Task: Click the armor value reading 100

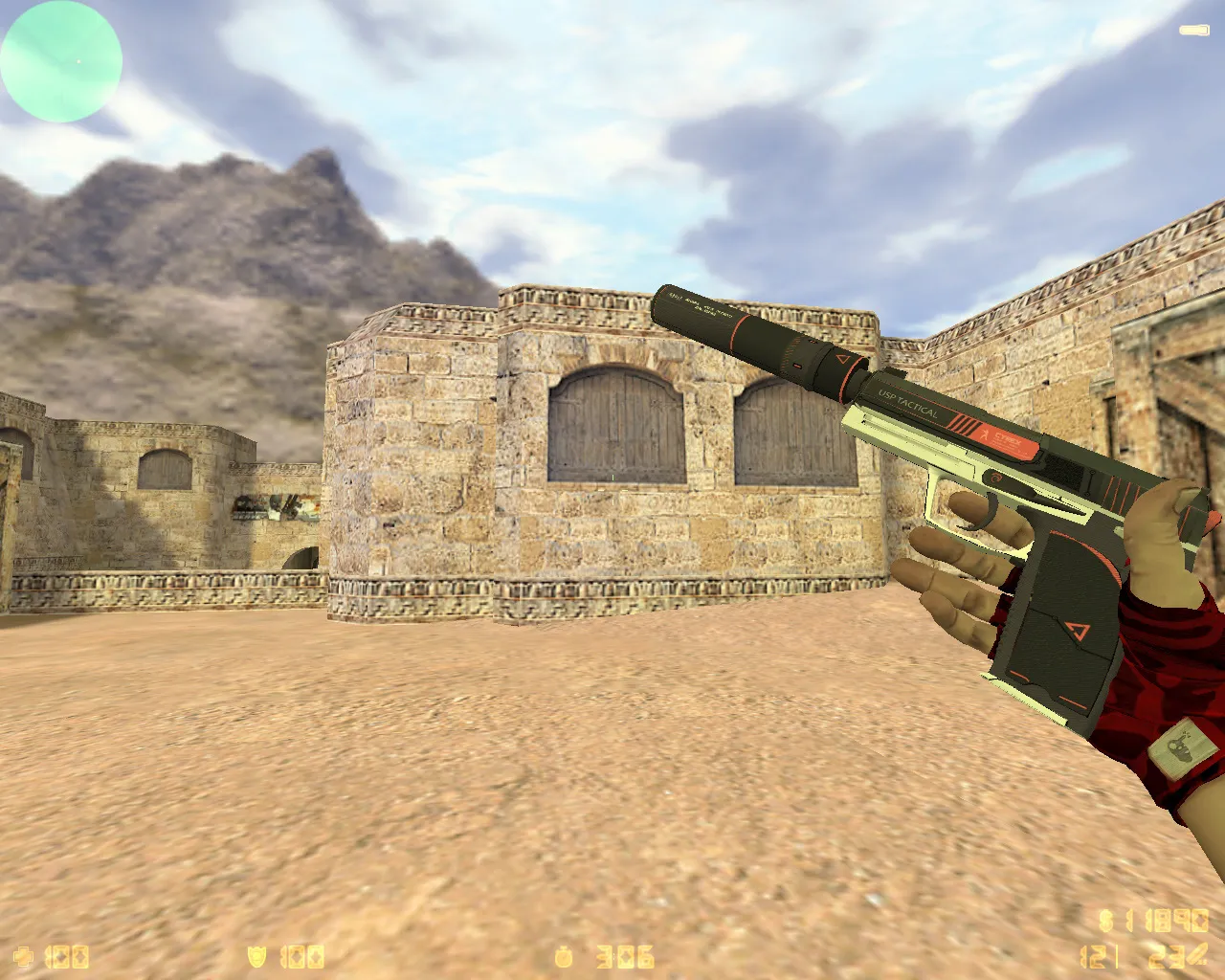Action: click(x=301, y=955)
